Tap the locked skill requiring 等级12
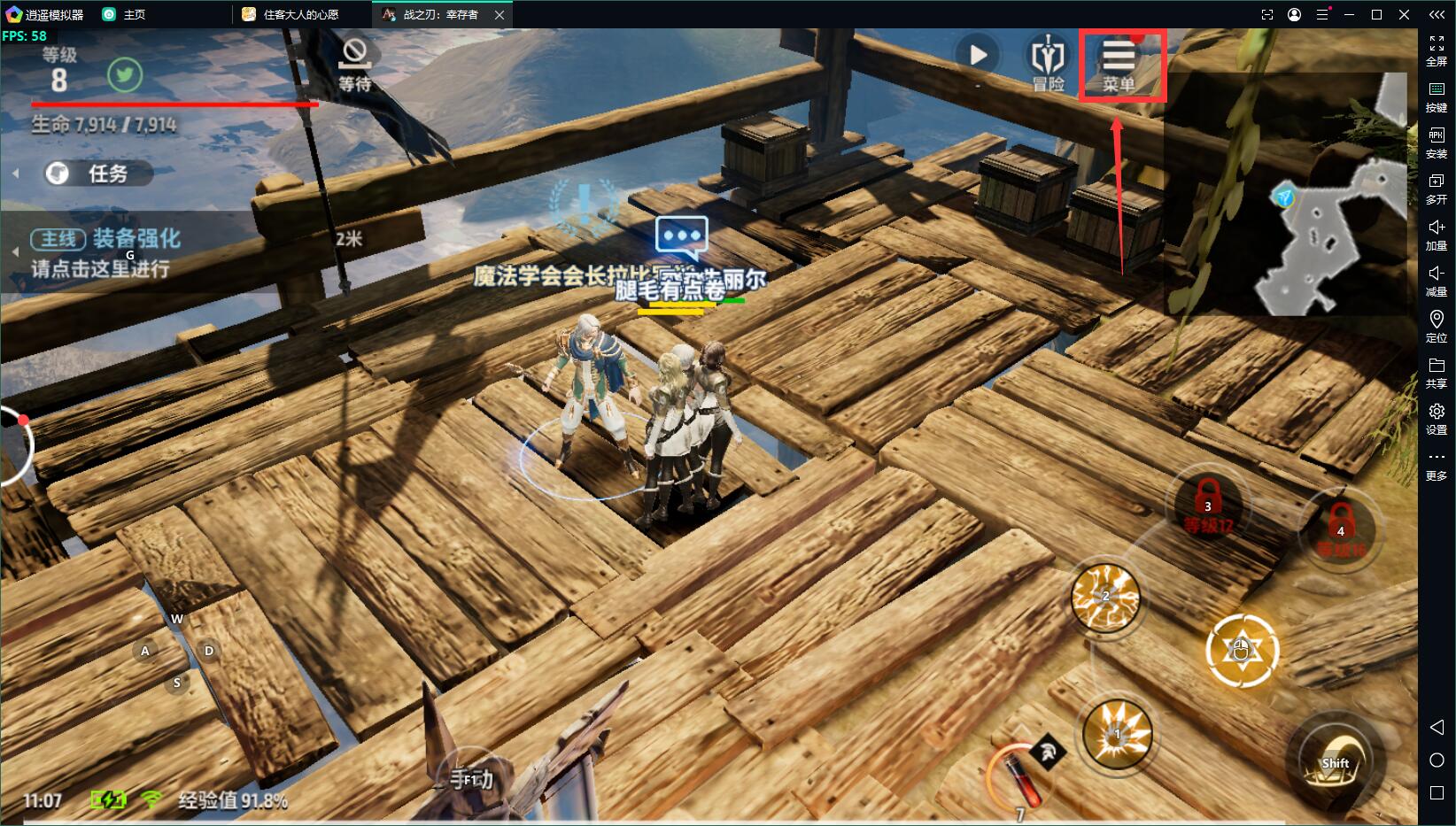This screenshot has height=826, width=1456. (1208, 506)
